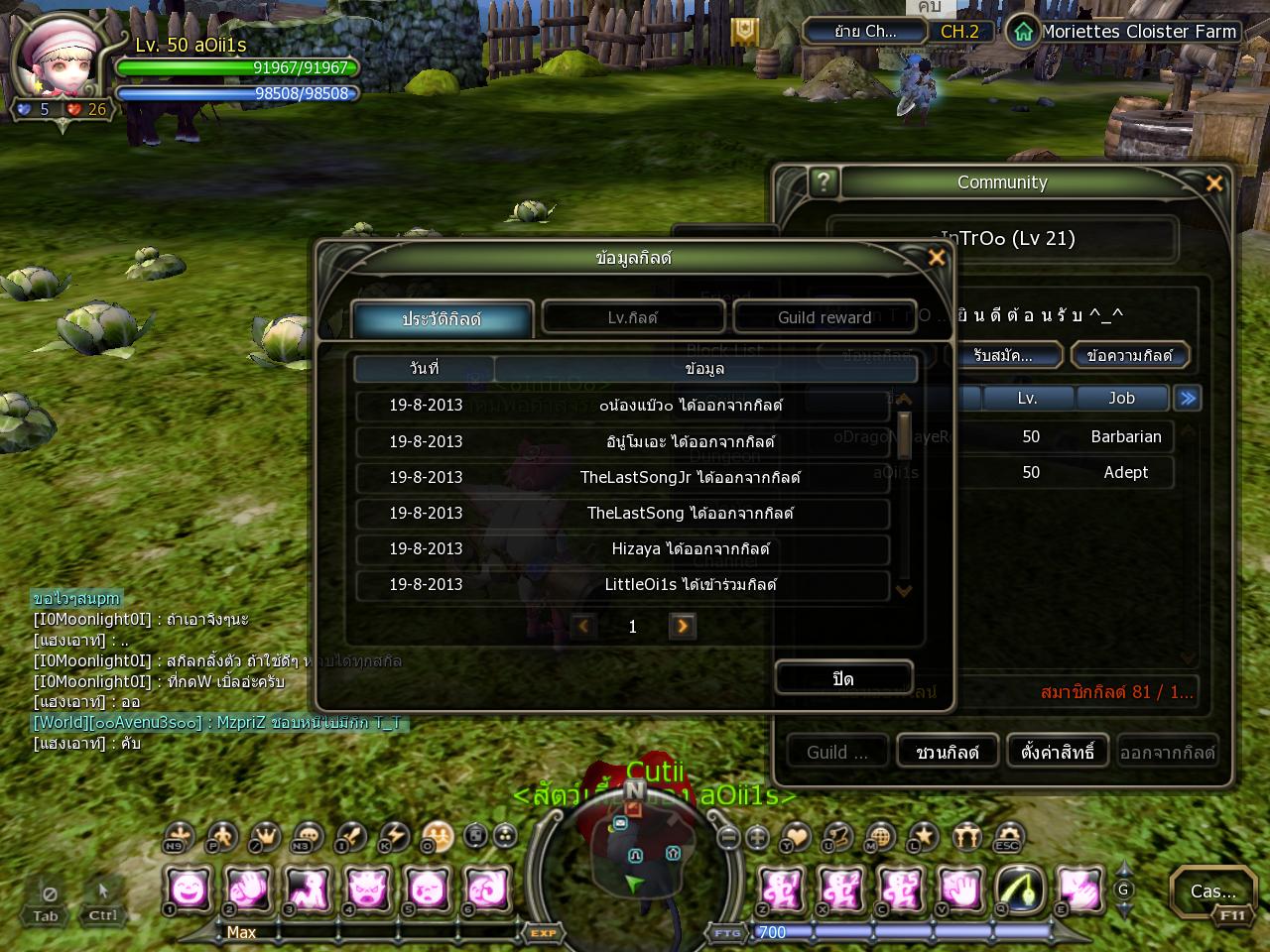Click the ชวนกิลด์ invite button
This screenshot has height=952, width=1270.
coord(948,752)
